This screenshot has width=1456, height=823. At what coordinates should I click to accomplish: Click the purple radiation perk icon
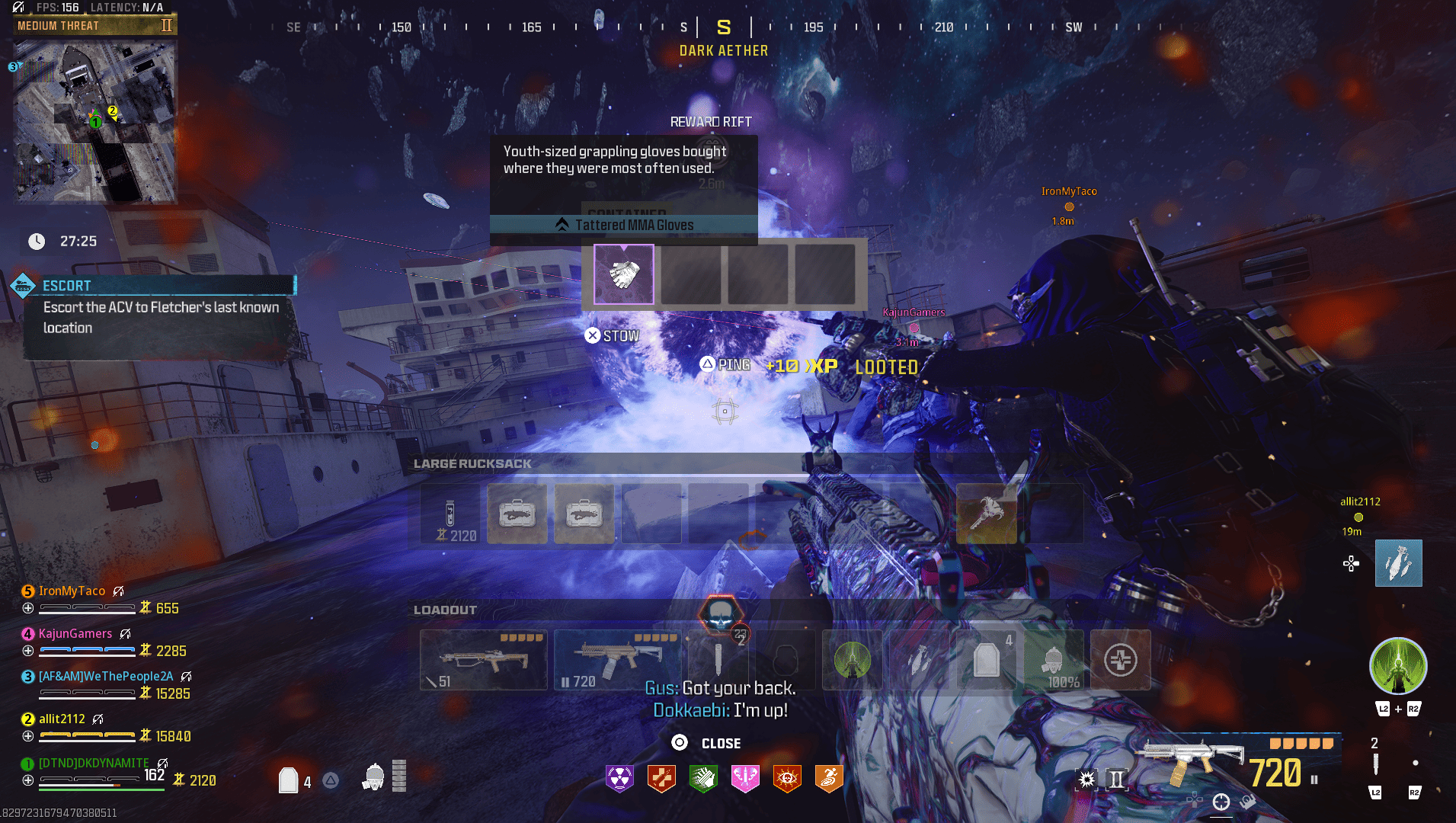click(619, 779)
